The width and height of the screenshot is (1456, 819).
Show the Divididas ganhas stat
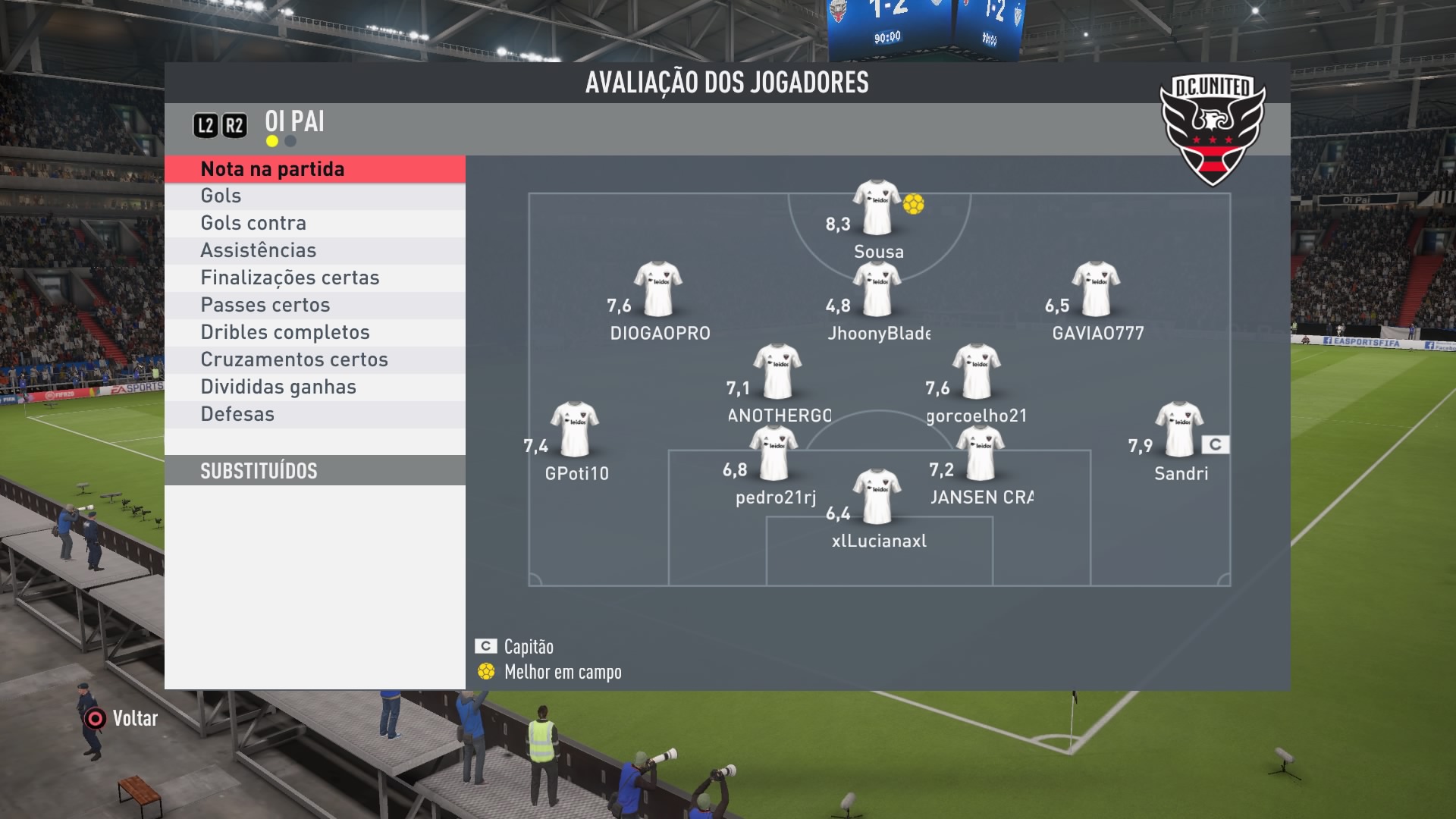315,388
